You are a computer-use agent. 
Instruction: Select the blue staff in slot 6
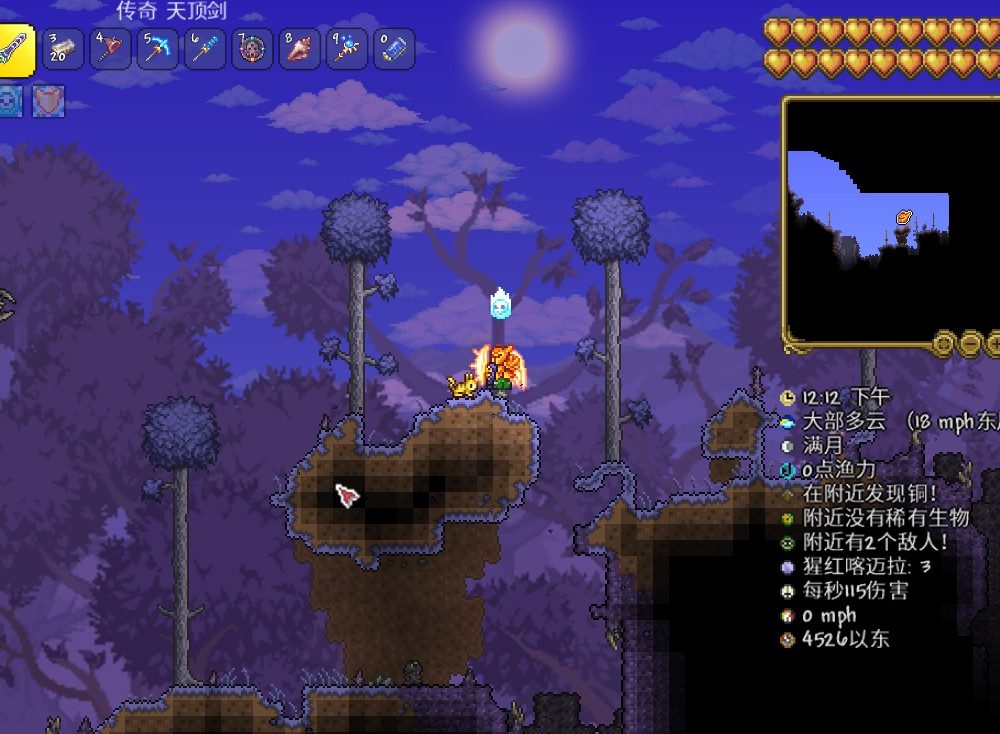(205, 48)
